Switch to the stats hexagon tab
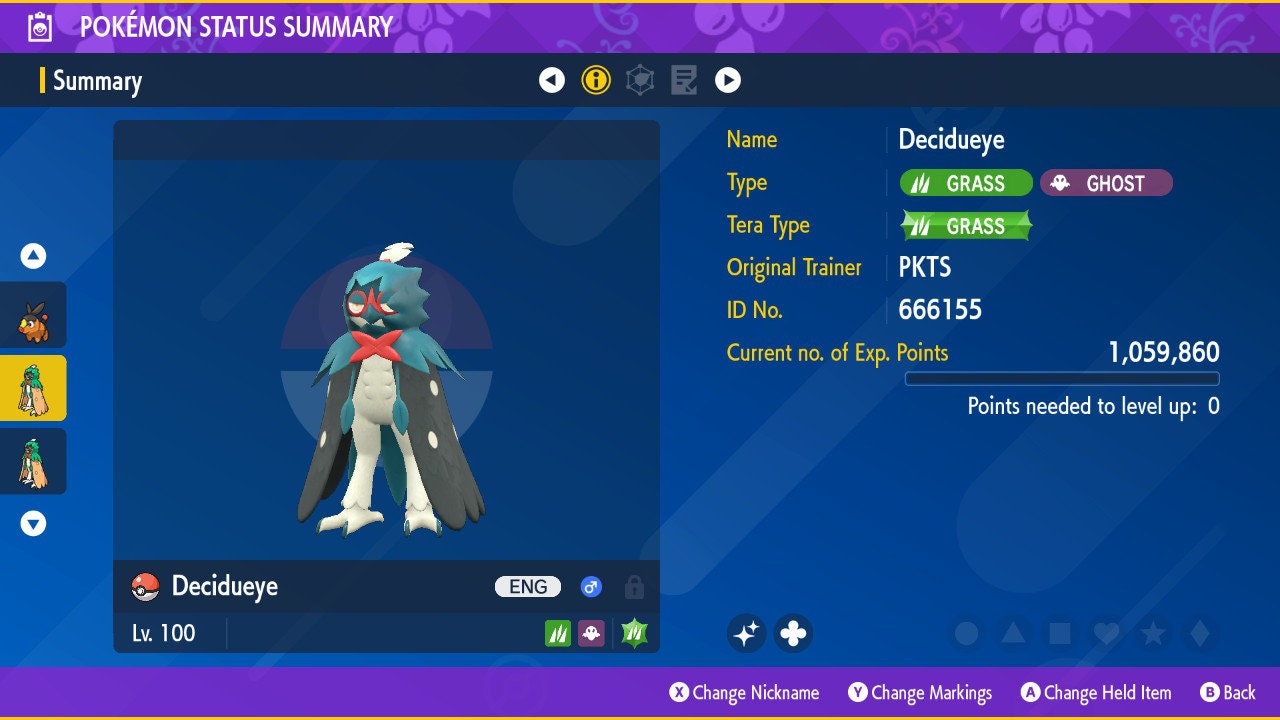This screenshot has height=720, width=1280. pyautogui.click(x=640, y=80)
